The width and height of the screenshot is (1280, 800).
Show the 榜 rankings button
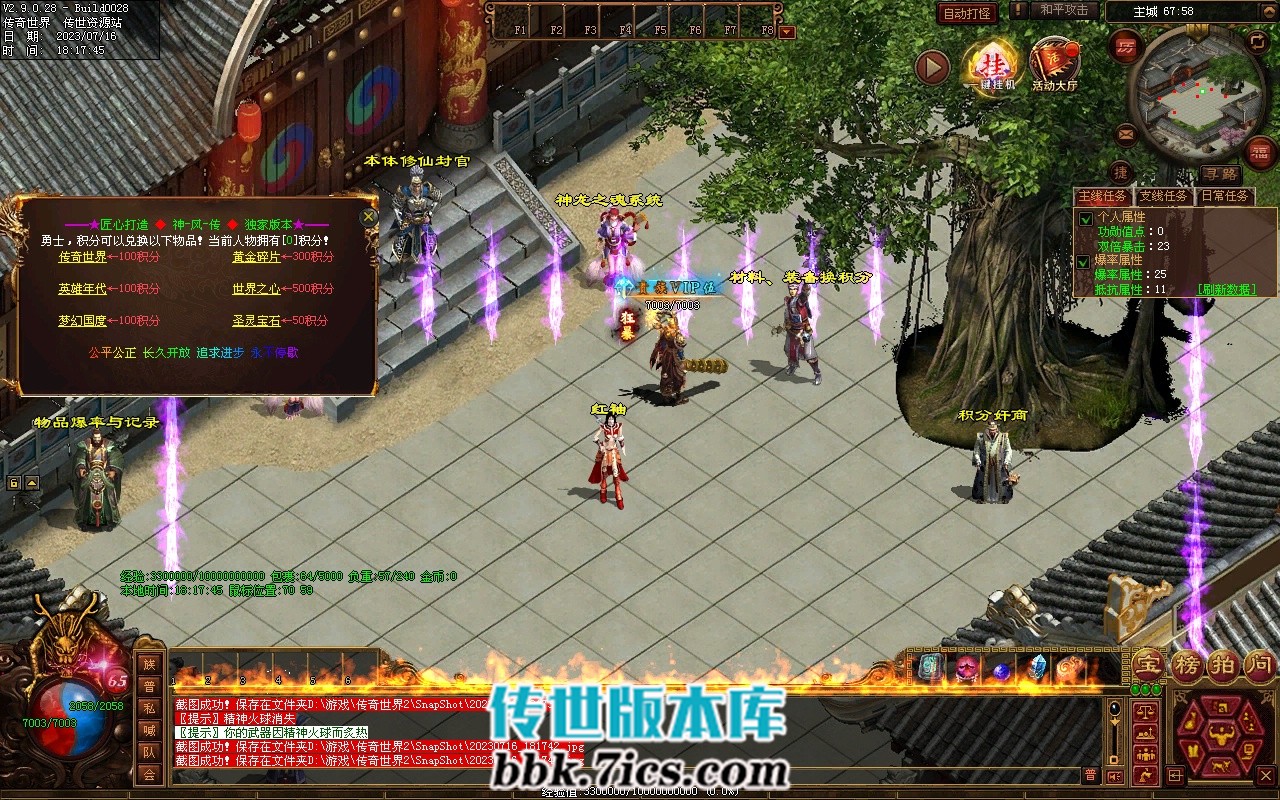coord(1187,665)
